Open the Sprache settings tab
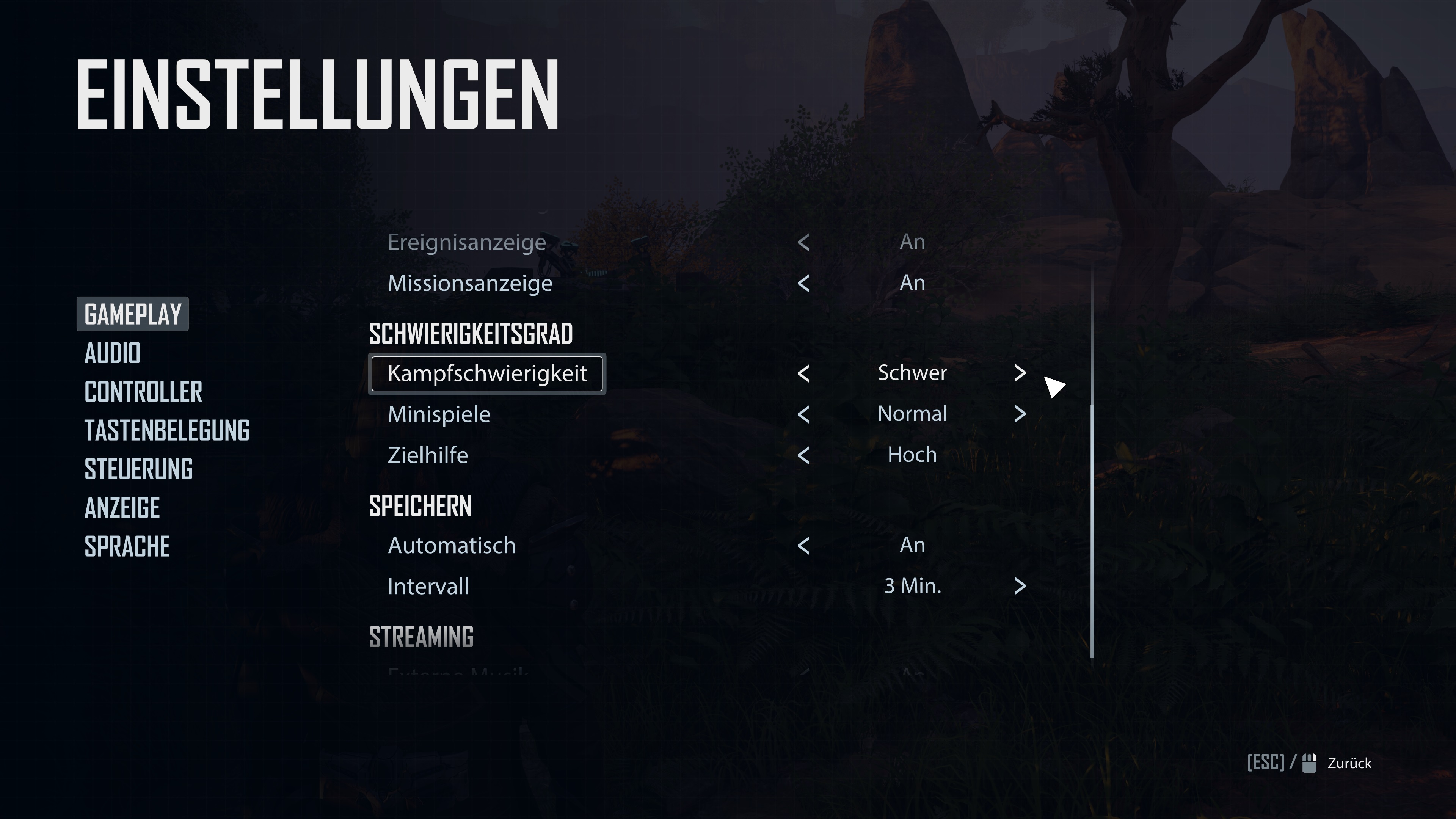 [127, 546]
